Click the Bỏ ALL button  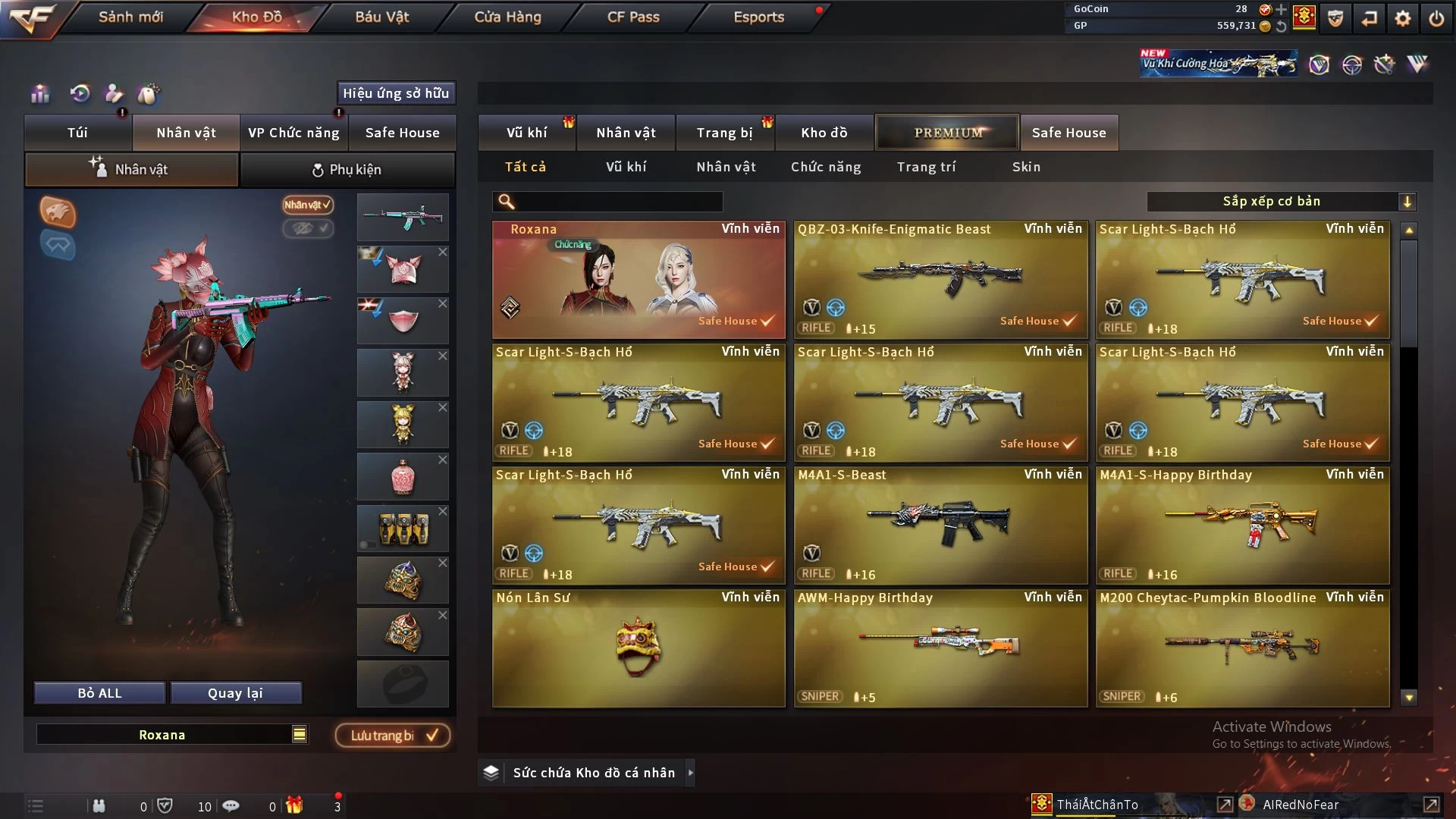99,693
